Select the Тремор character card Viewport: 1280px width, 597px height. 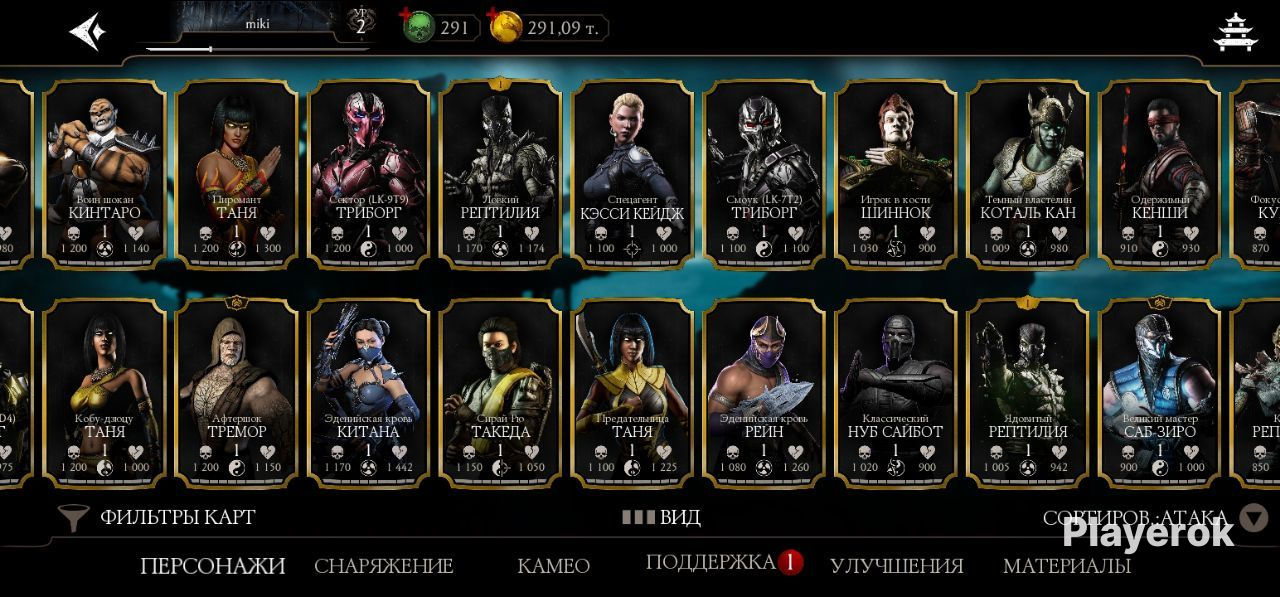(236, 392)
